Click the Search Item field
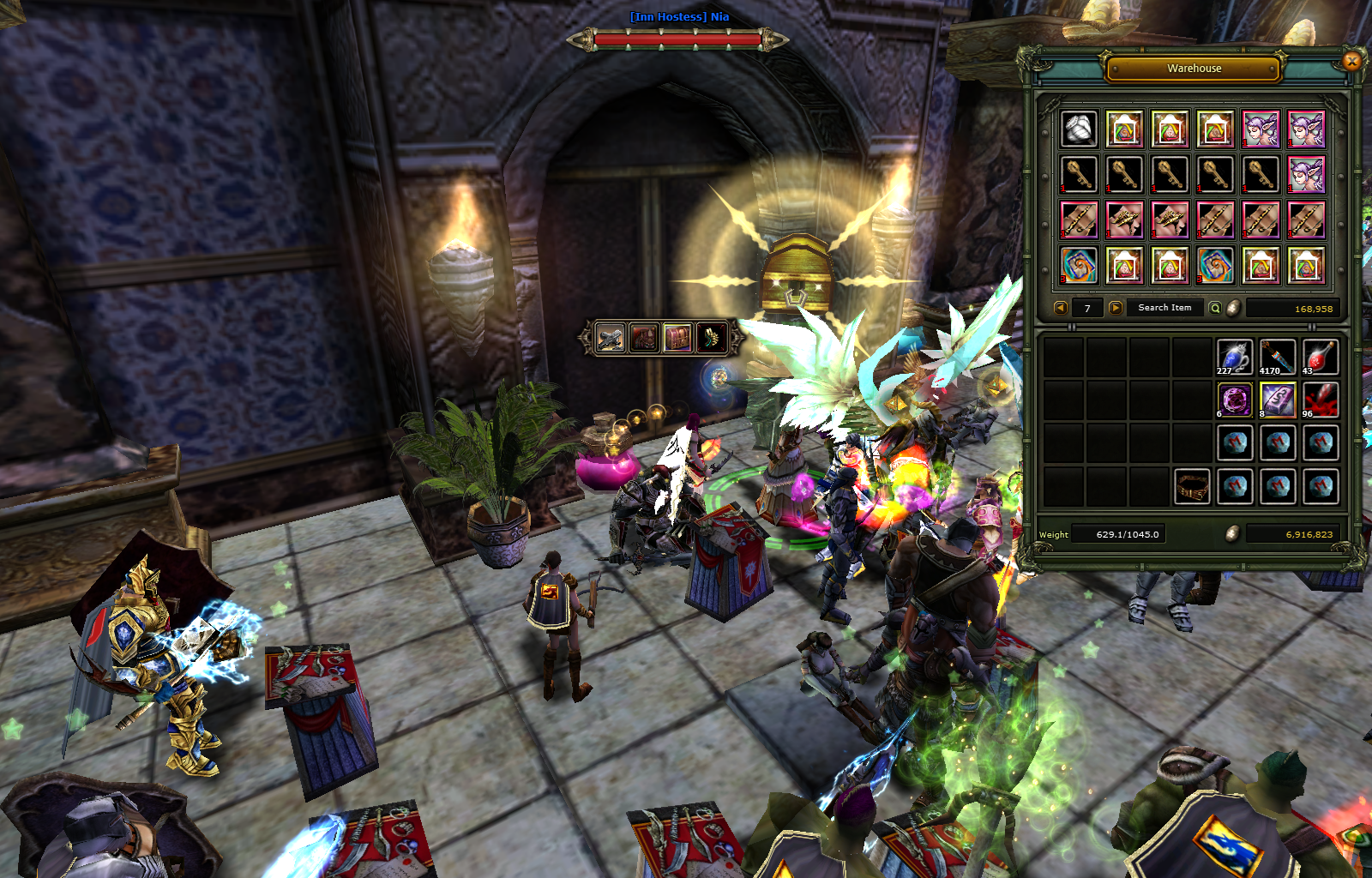This screenshot has height=878, width=1372. click(x=1164, y=308)
